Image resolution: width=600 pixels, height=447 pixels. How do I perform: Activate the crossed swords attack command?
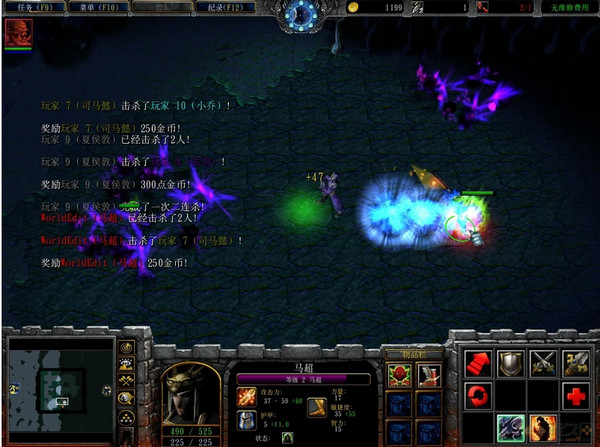tap(544, 363)
